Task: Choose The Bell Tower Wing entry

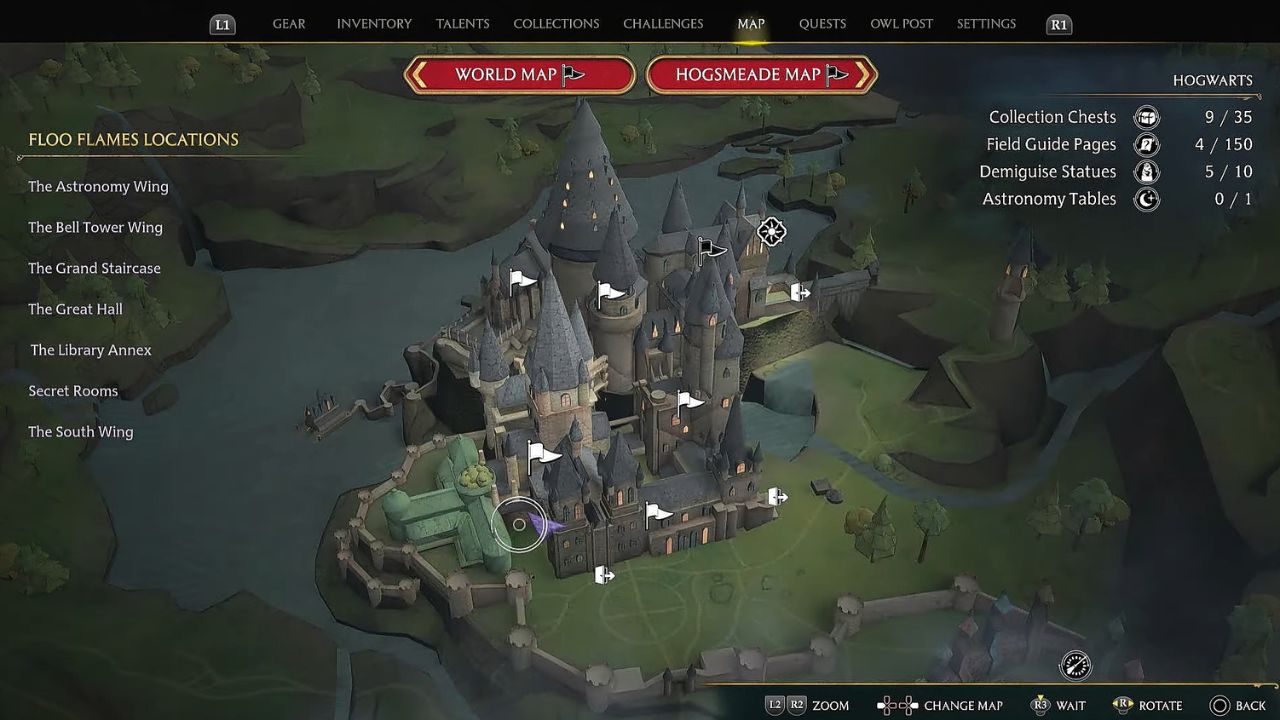Action: coord(95,228)
